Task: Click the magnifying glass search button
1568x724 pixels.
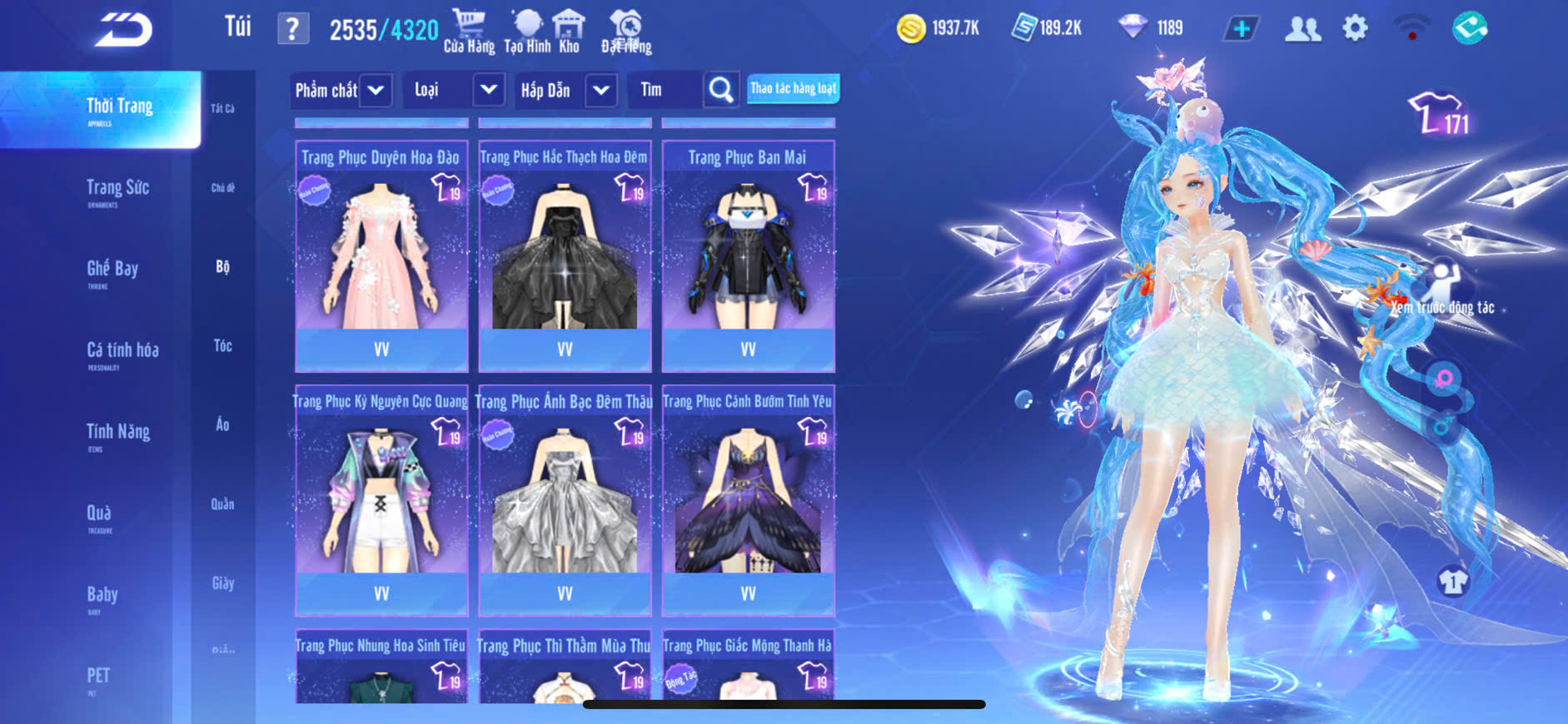Action: tap(721, 90)
